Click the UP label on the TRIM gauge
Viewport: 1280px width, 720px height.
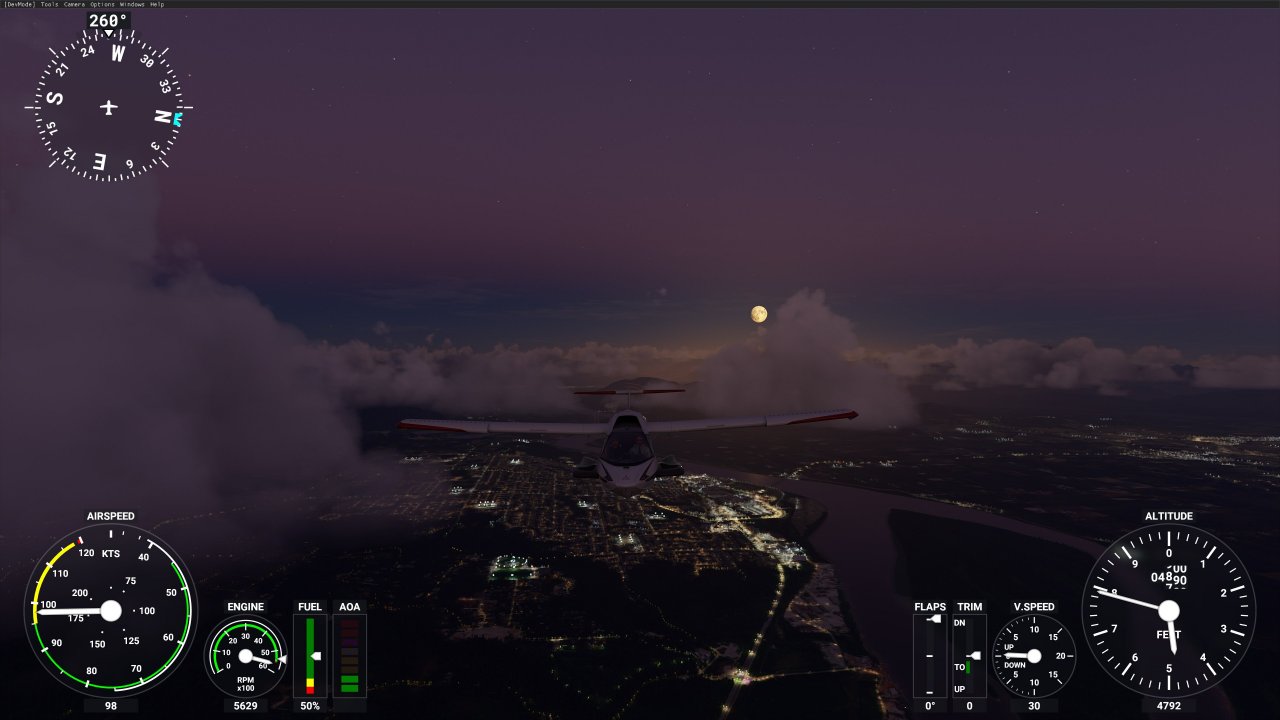(x=959, y=688)
